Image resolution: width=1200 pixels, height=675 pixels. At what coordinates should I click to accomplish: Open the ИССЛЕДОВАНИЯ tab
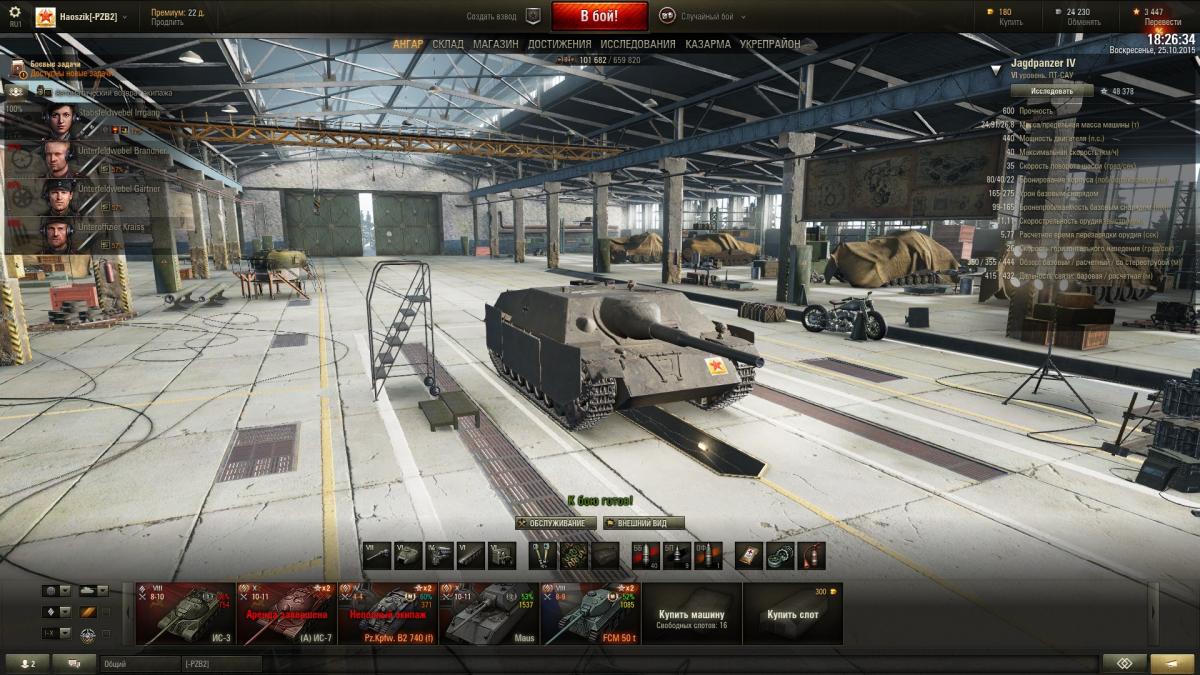638,44
